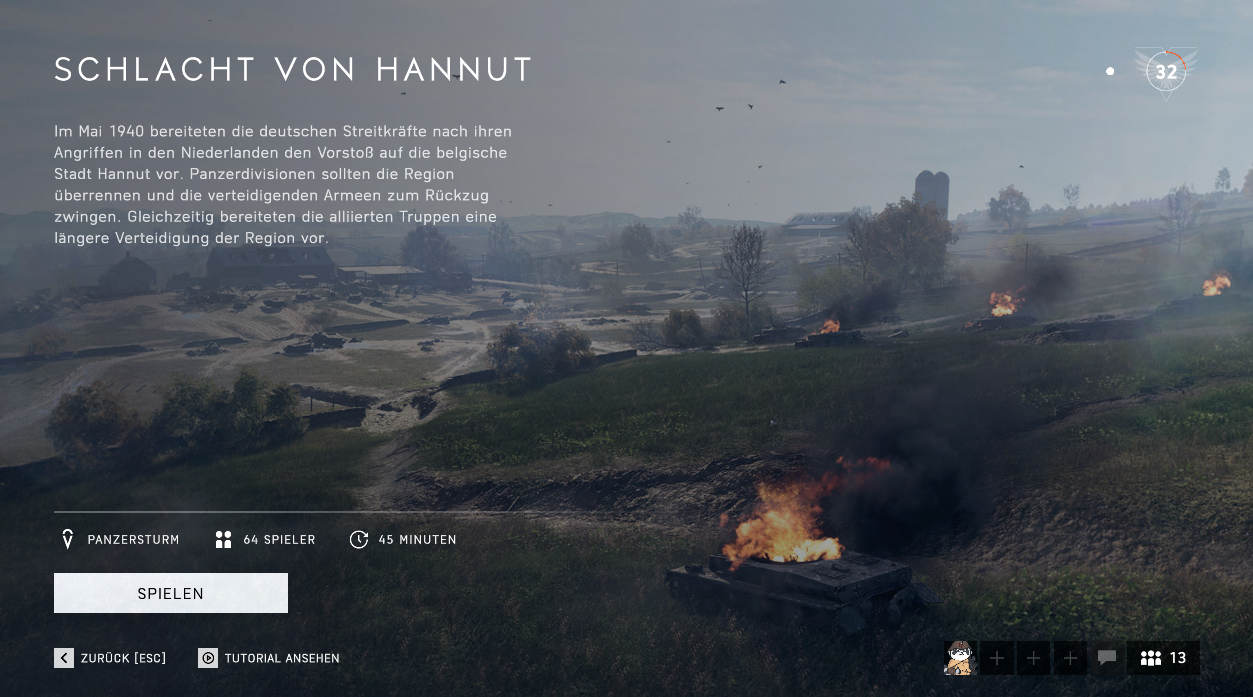The image size is (1253, 697).
Task: Open the player rank 32 badge
Action: [x=1166, y=72]
